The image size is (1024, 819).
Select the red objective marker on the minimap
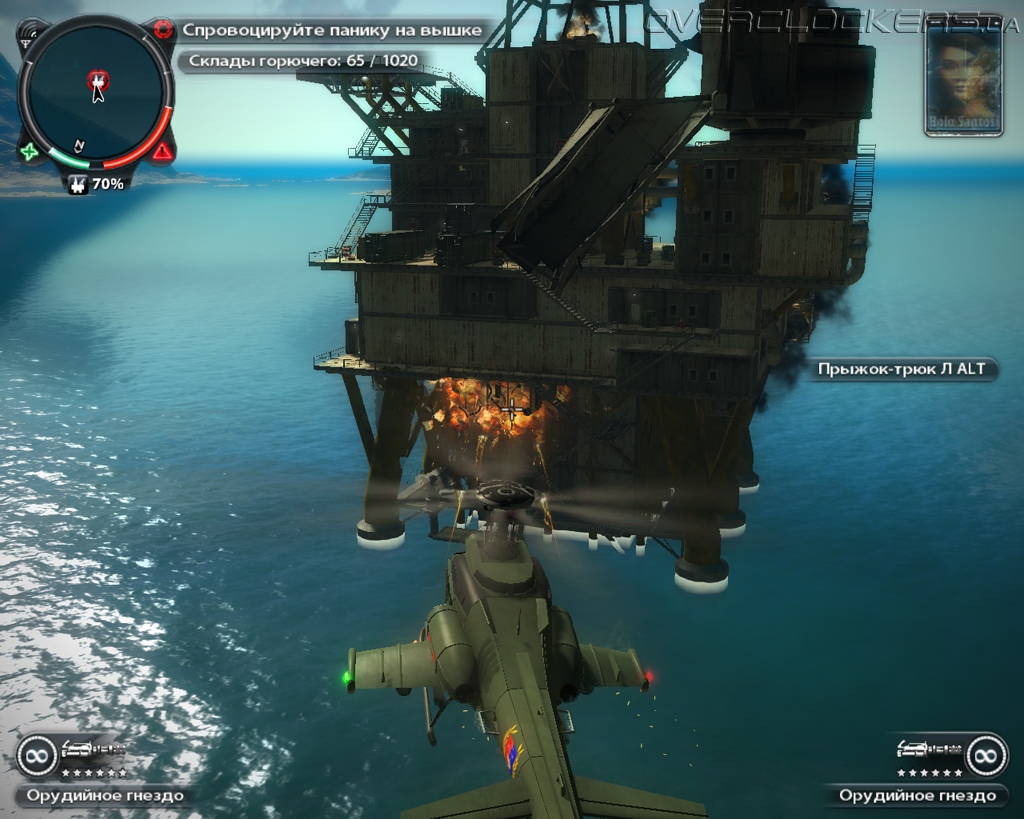pos(97,77)
